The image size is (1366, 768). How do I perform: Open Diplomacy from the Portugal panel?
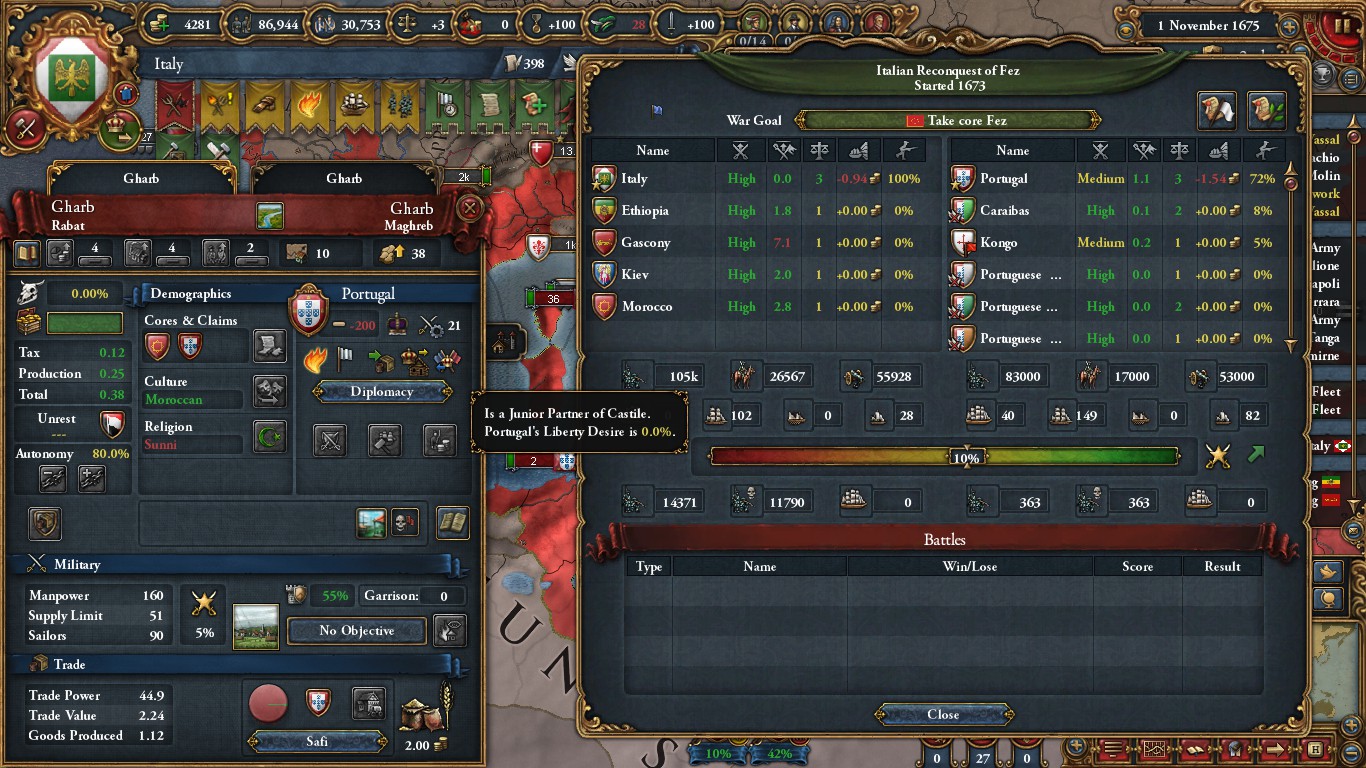tap(382, 391)
